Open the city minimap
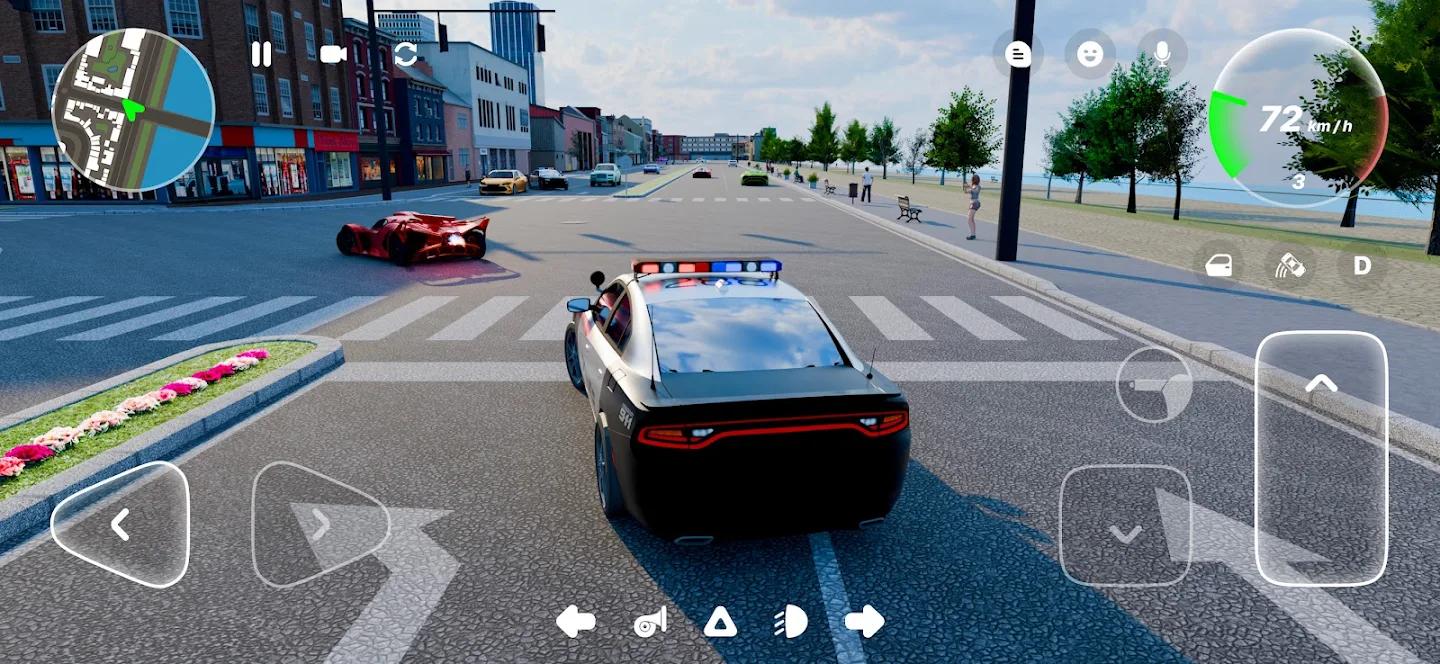1440x664 pixels. tap(133, 110)
